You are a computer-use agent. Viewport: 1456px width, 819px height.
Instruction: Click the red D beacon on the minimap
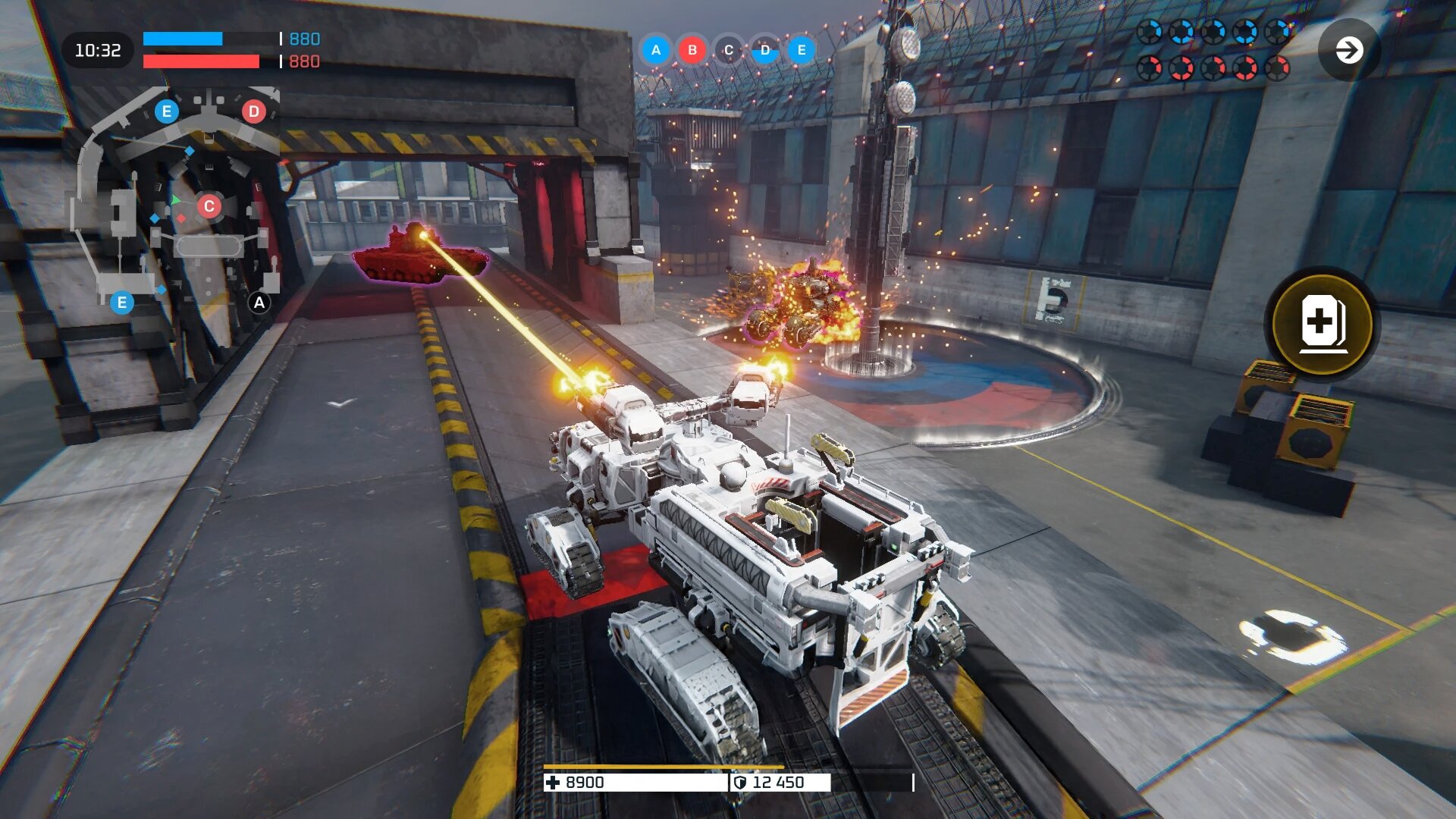[254, 111]
